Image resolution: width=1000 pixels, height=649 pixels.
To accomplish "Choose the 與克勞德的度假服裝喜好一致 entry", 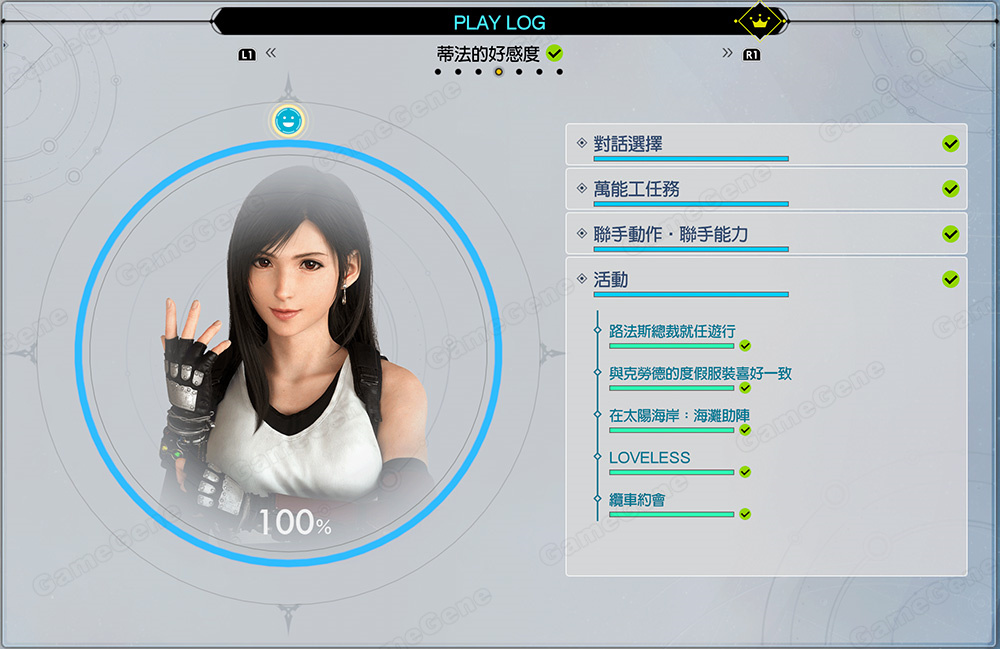I will (x=700, y=374).
